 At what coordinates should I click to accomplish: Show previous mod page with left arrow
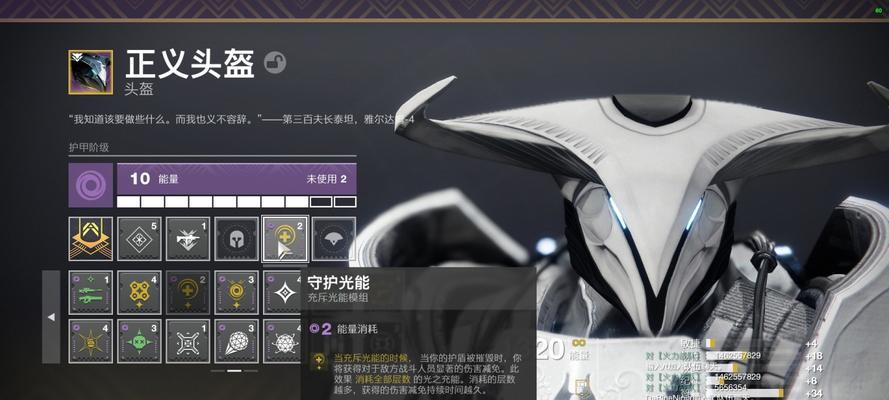[52, 316]
